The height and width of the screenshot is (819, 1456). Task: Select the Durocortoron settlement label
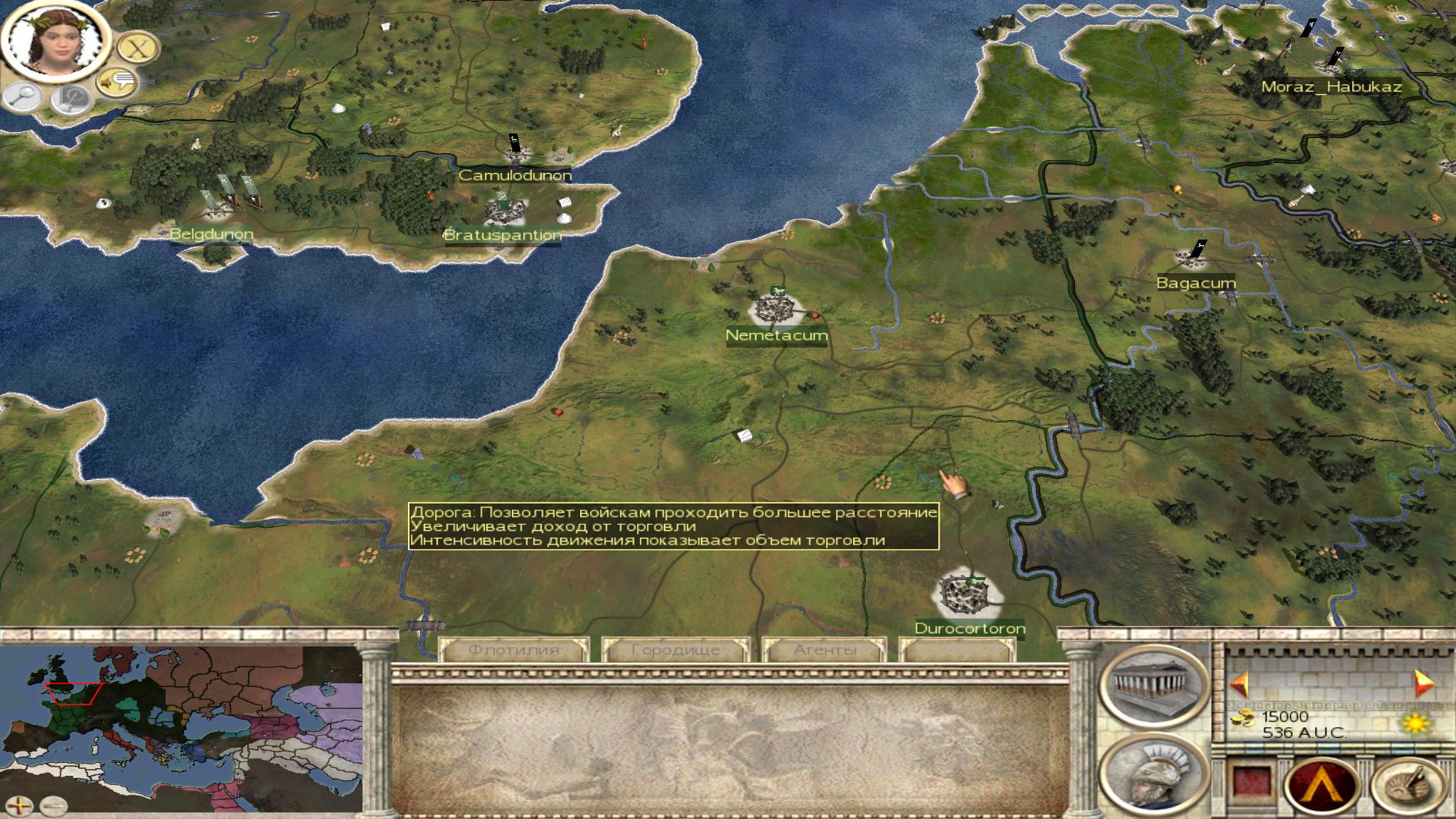970,628
